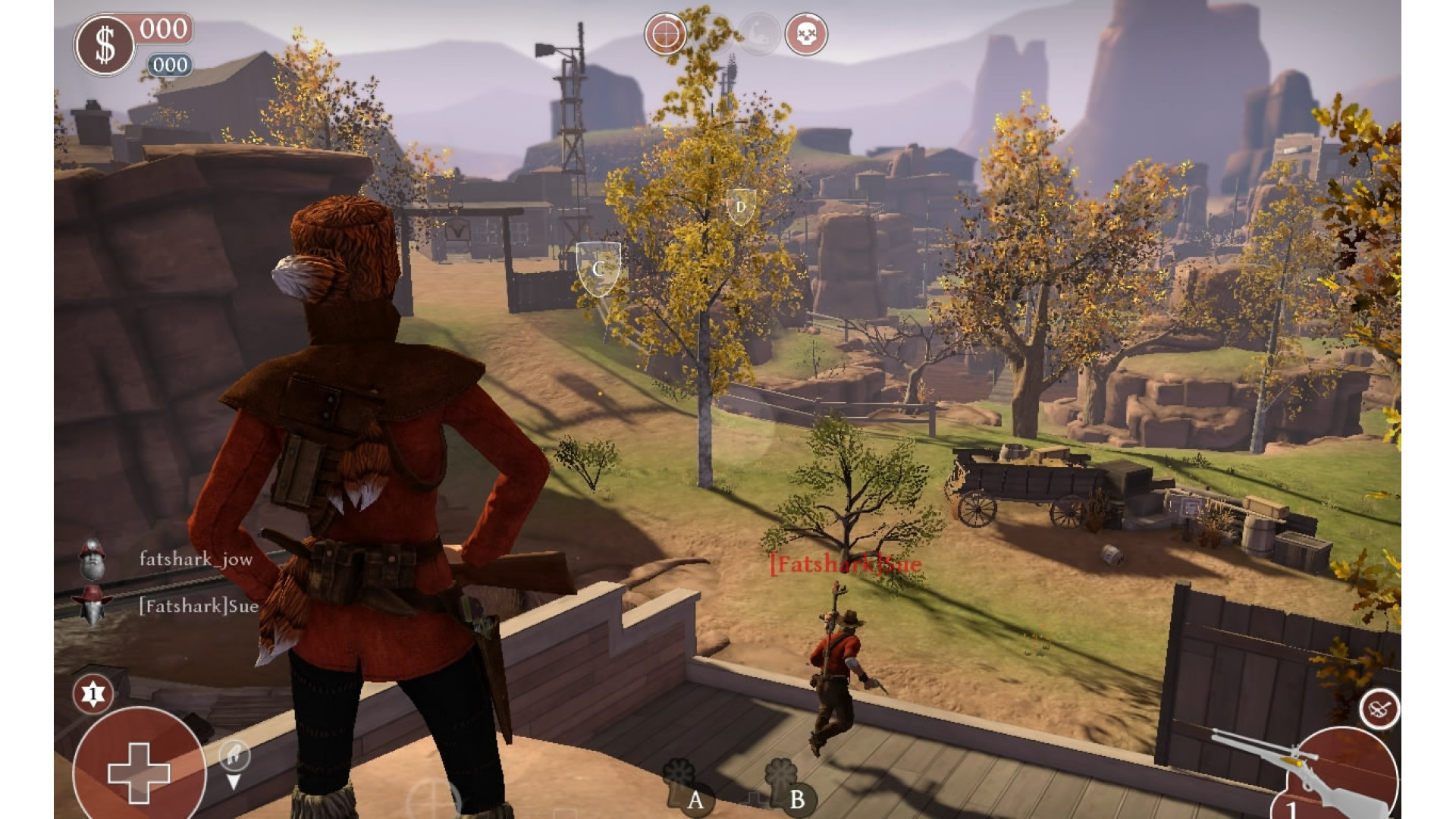Select the sheriff star level badge
This screenshot has height=819, width=1456.
click(x=93, y=694)
